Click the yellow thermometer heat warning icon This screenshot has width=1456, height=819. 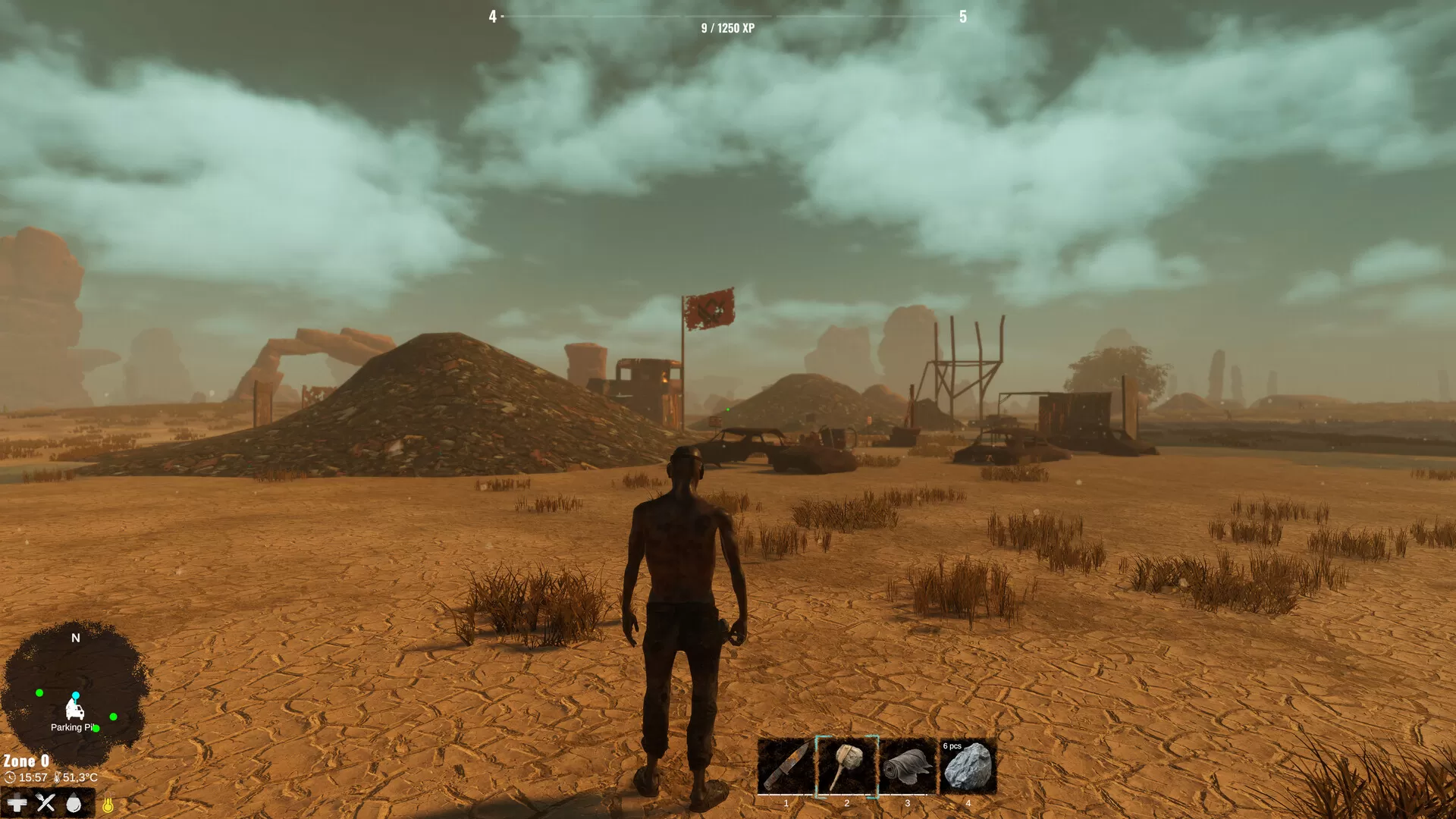point(108,805)
